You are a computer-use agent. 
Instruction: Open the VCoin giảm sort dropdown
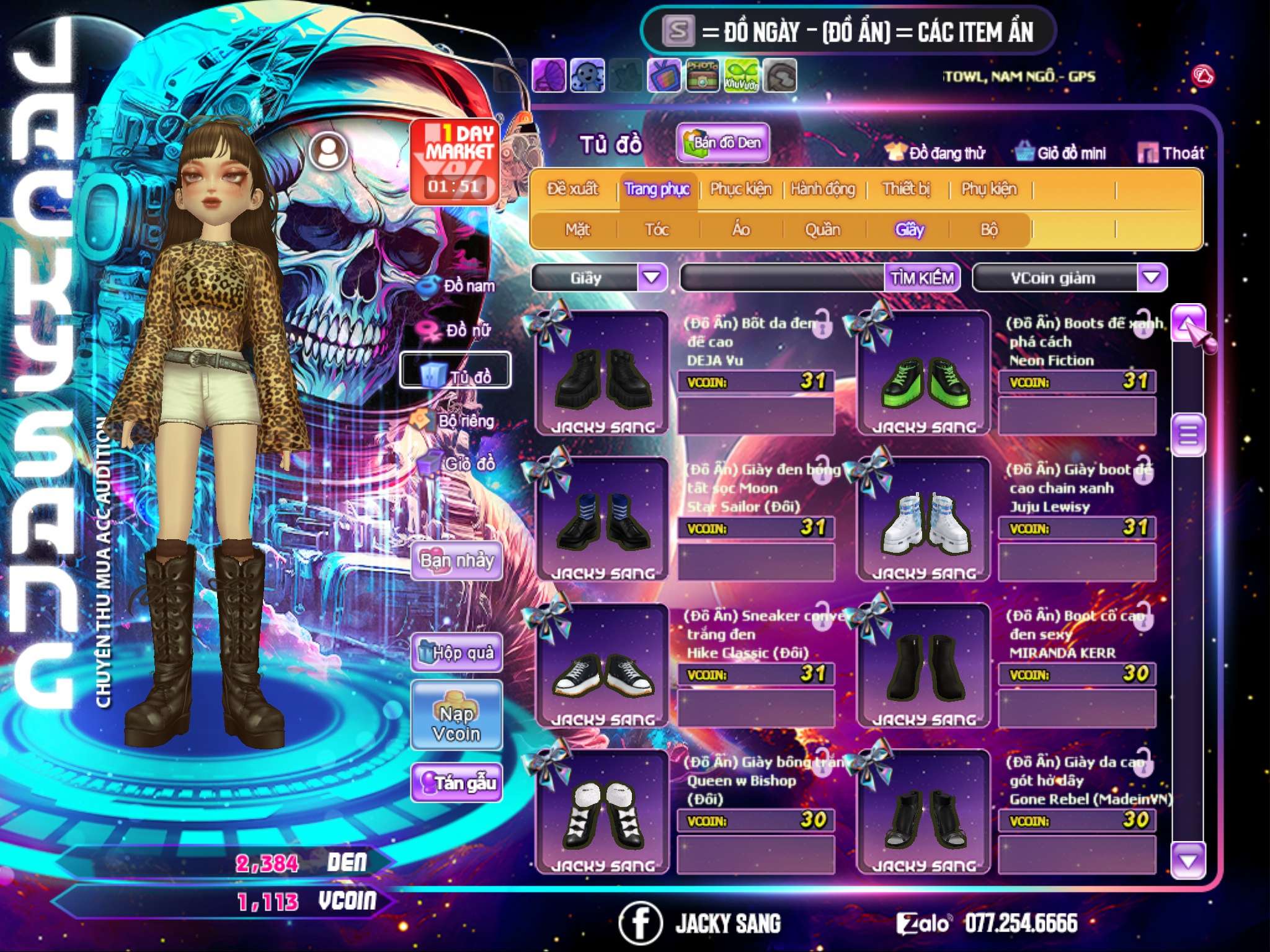click(x=1152, y=277)
